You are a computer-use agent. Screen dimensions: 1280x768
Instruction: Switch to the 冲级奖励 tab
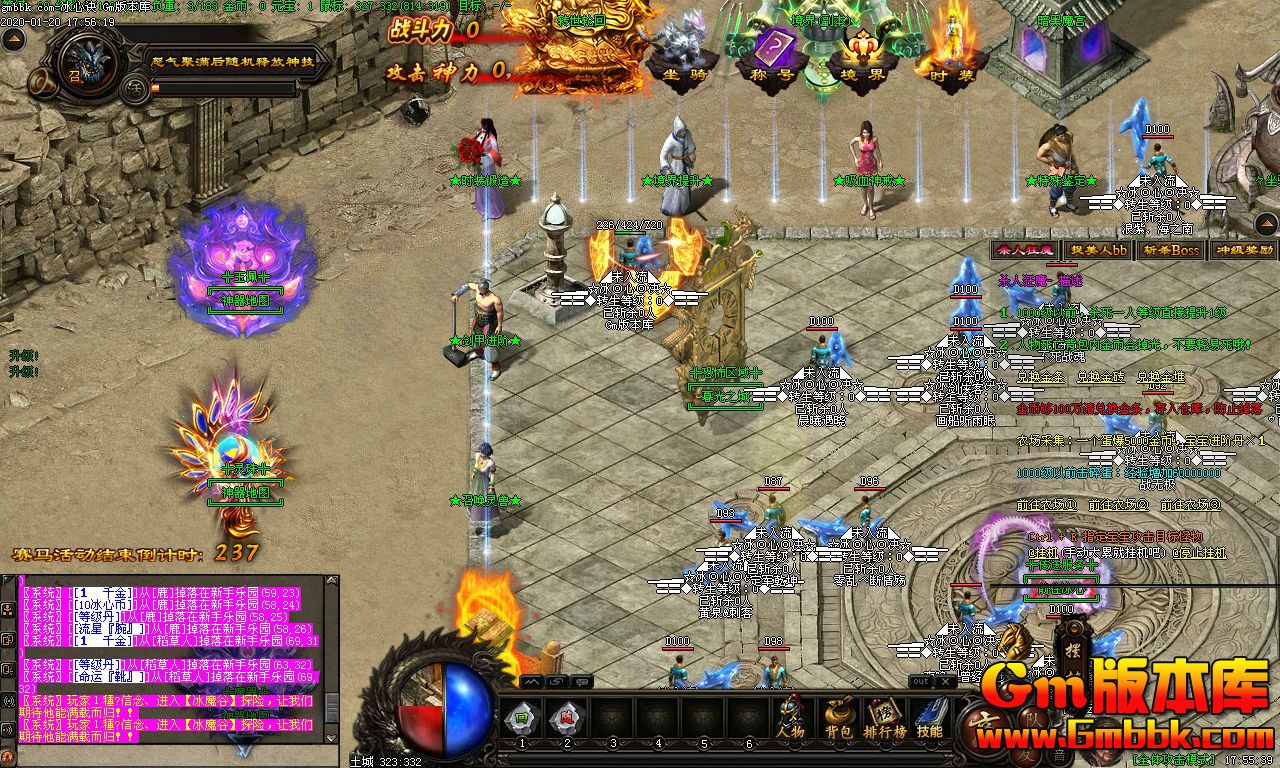pyautogui.click(x=1243, y=250)
